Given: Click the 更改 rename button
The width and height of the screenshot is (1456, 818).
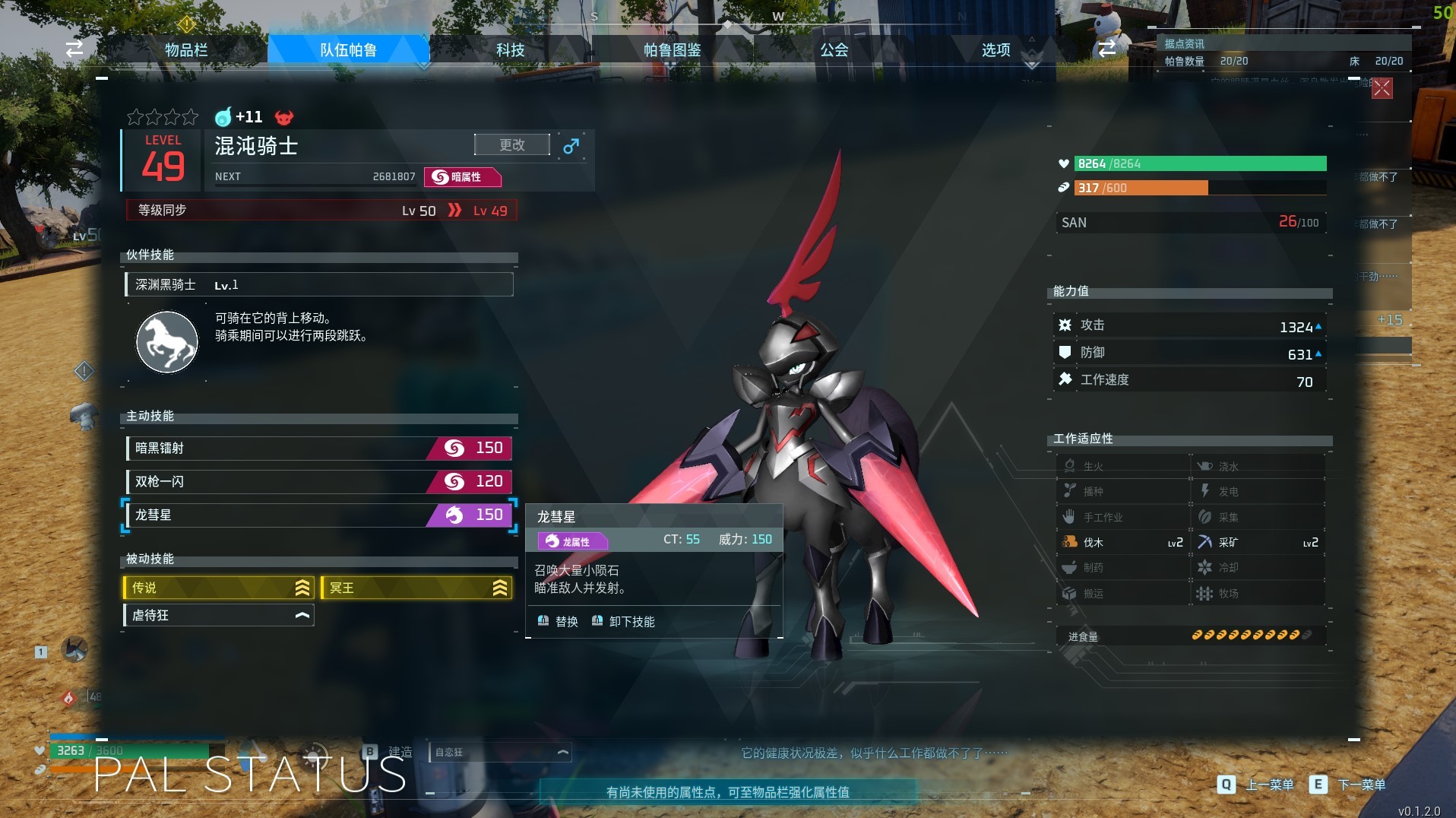Looking at the screenshot, I should 511,144.
